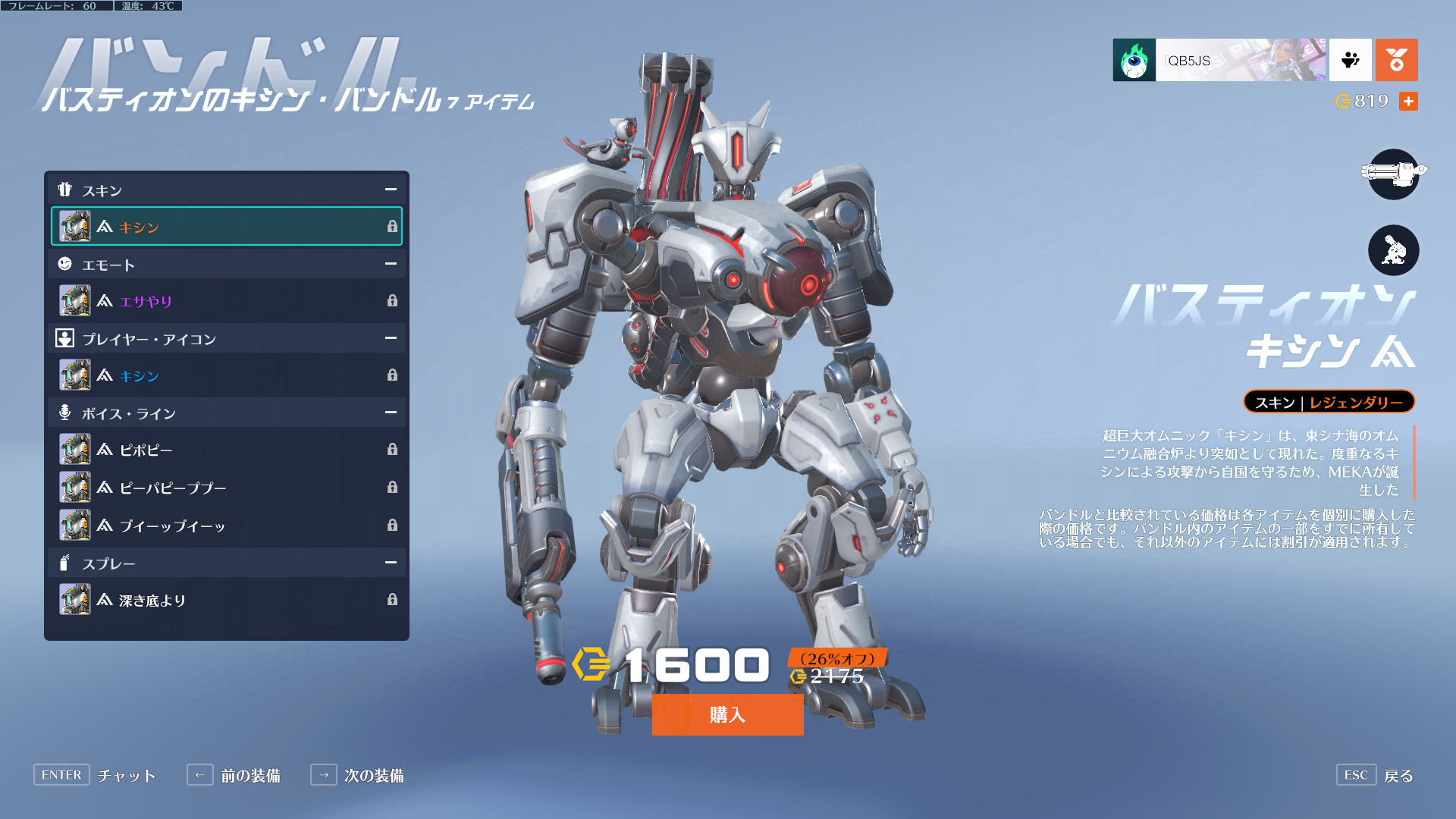
Task: Collapse the スプレー category header
Action: [390, 563]
